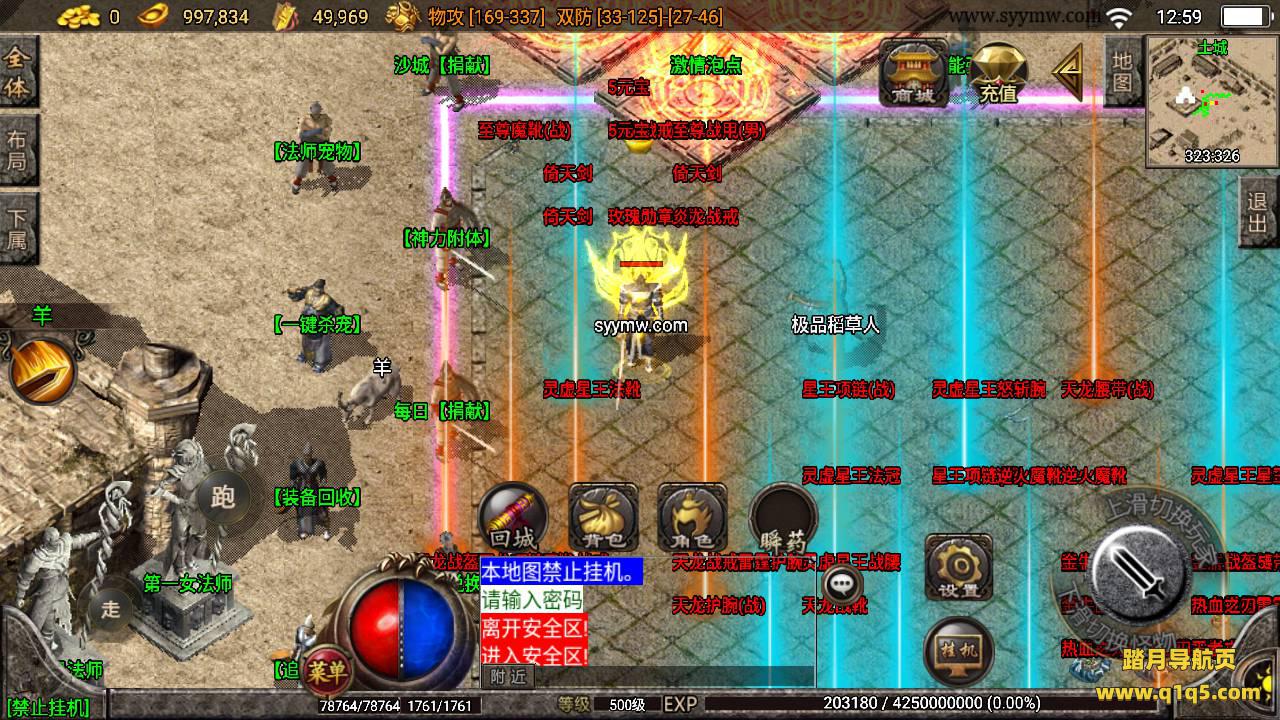This screenshot has width=1280, height=720.
Task: Open the chat speech bubble
Action: tap(846, 582)
